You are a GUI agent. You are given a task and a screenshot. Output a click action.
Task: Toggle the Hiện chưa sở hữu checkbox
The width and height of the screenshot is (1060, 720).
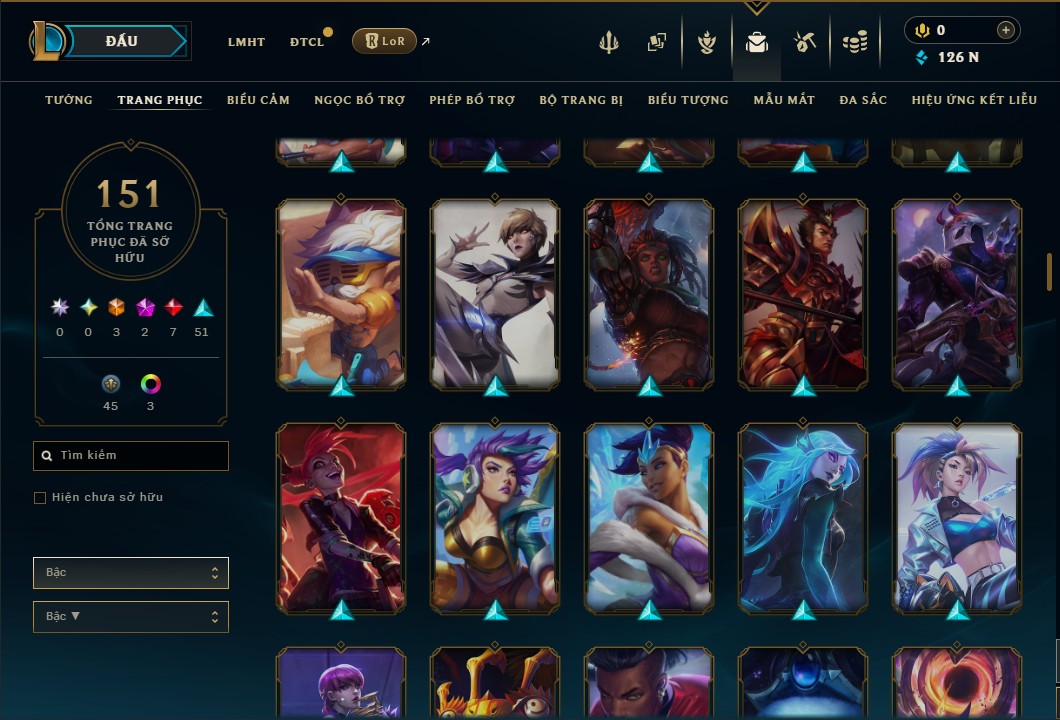tap(40, 498)
